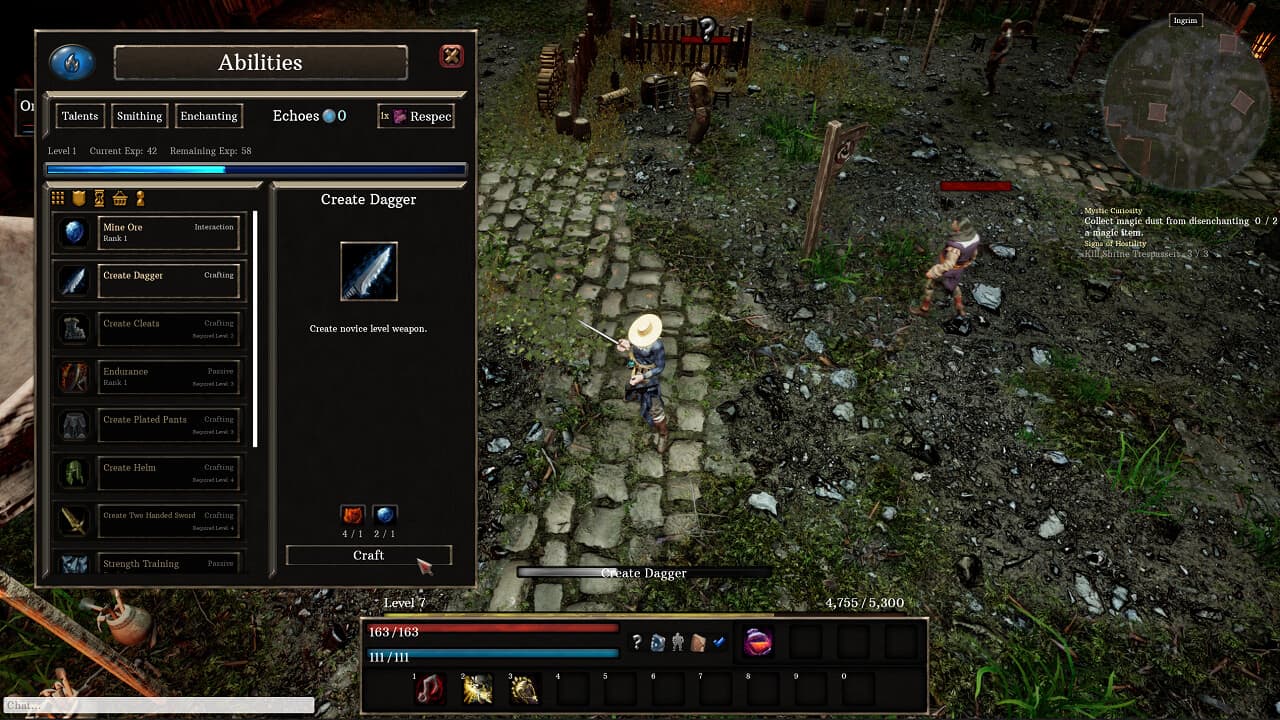The width and height of the screenshot is (1280, 720).
Task: Craft the dagger with the Craft button
Action: click(369, 555)
